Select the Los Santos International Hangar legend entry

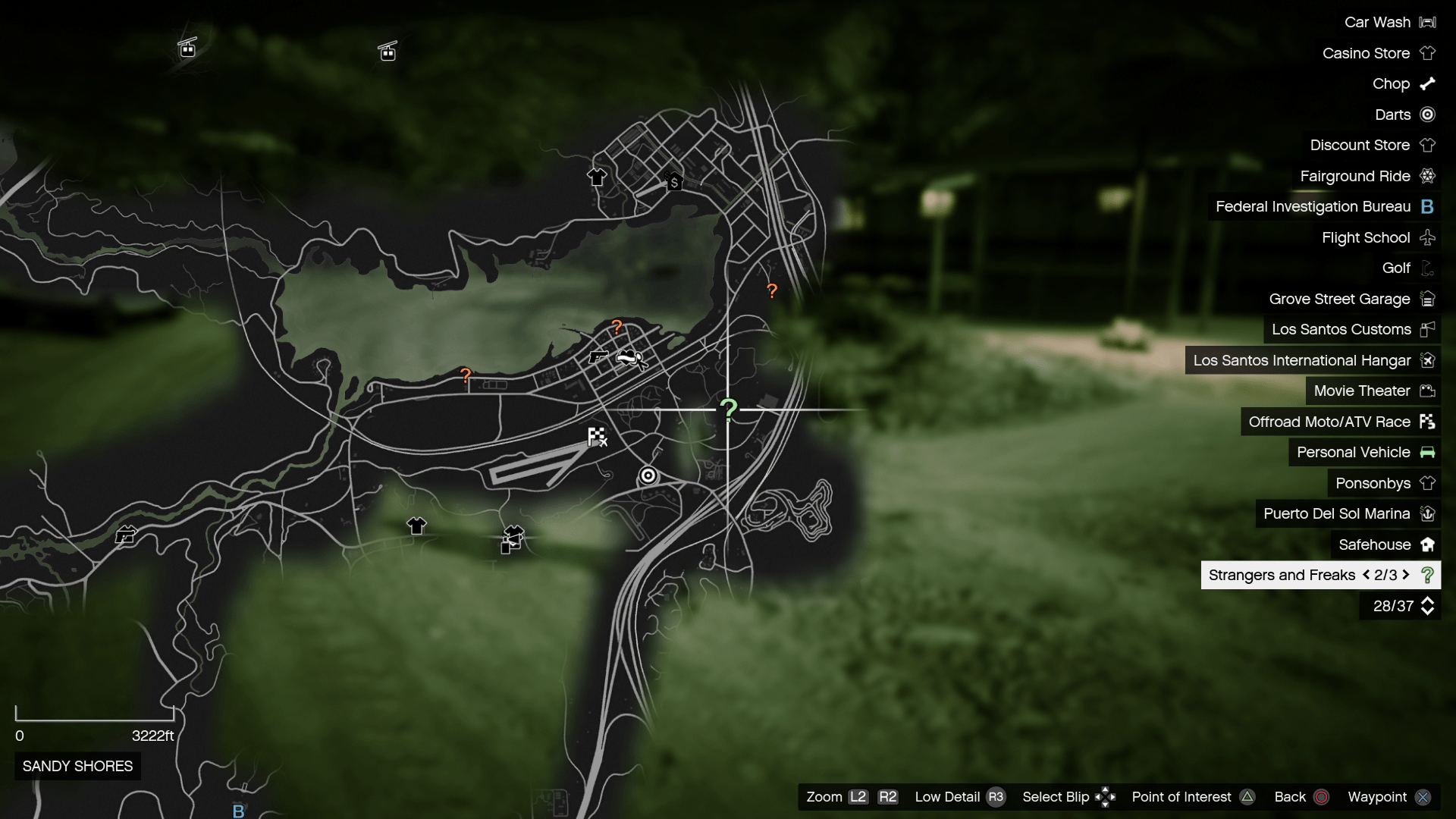[1301, 360]
